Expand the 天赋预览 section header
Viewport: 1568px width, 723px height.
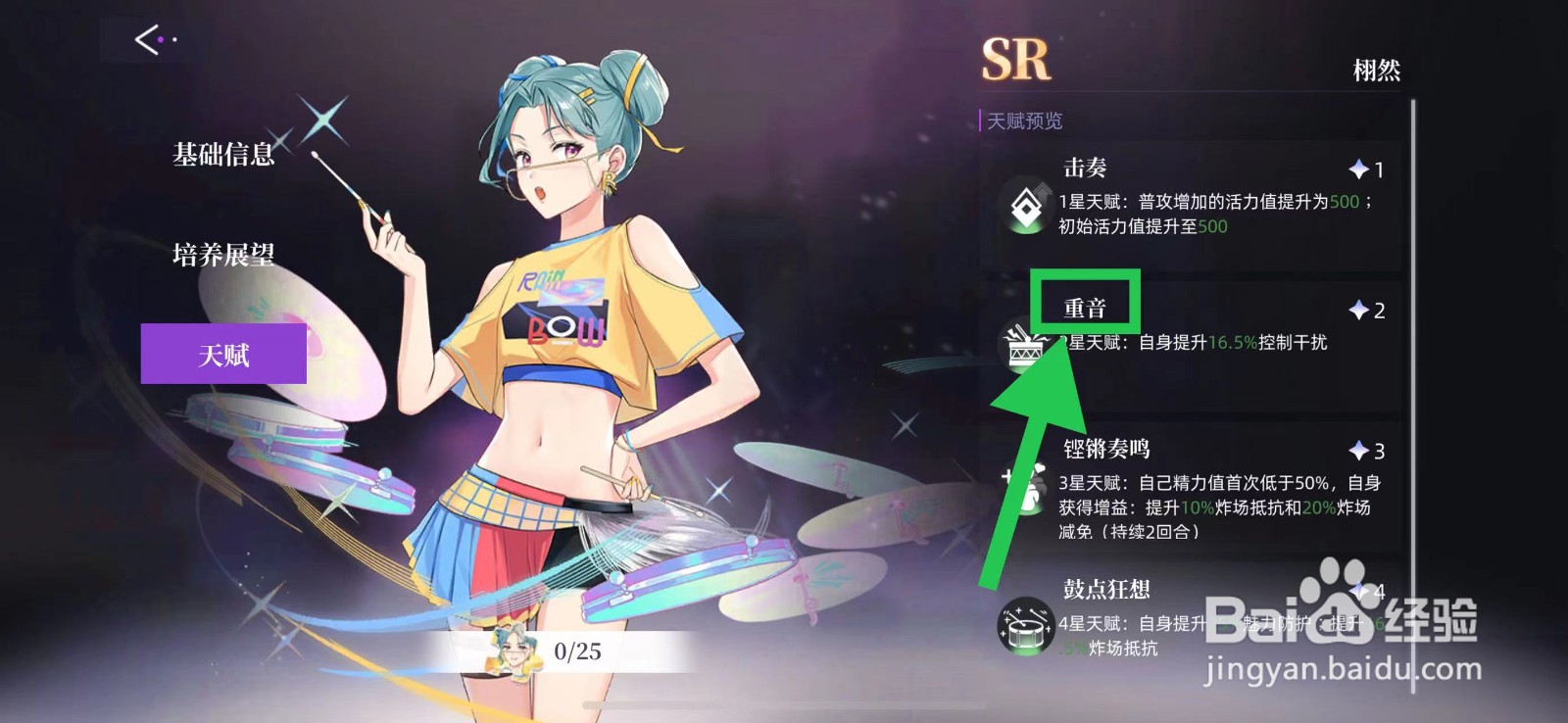coord(1023,121)
